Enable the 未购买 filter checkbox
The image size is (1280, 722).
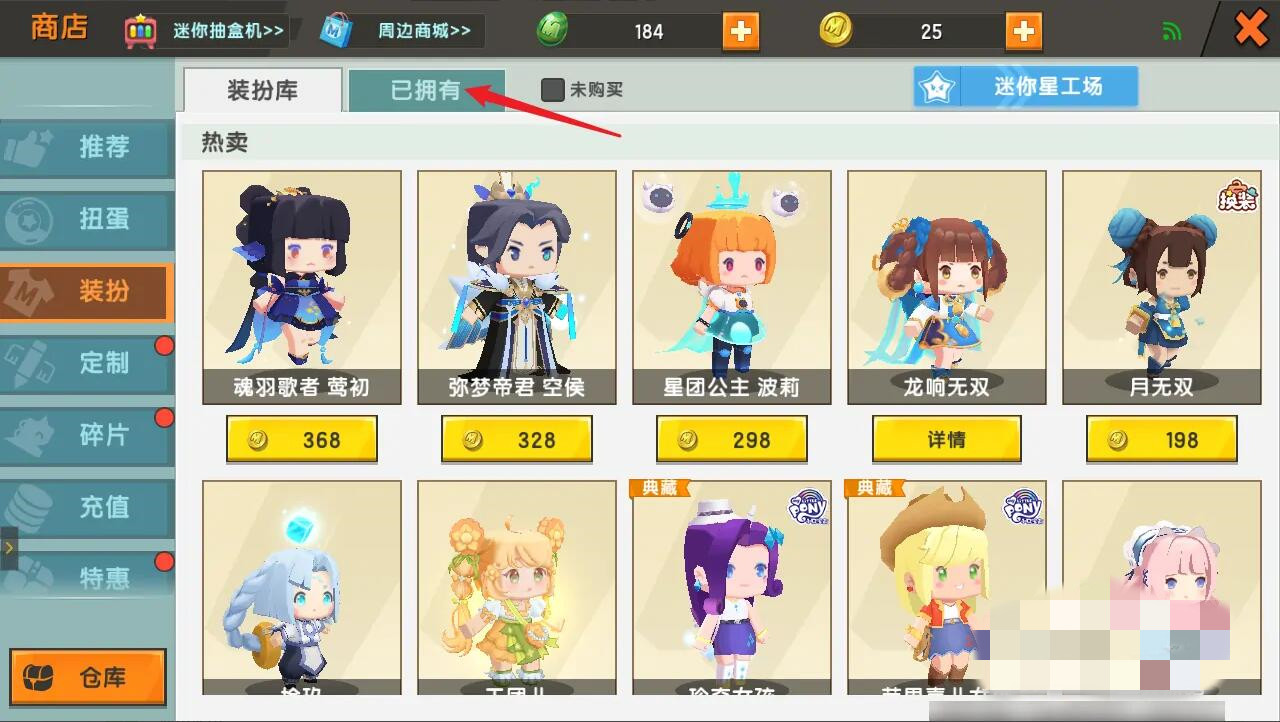click(x=551, y=88)
